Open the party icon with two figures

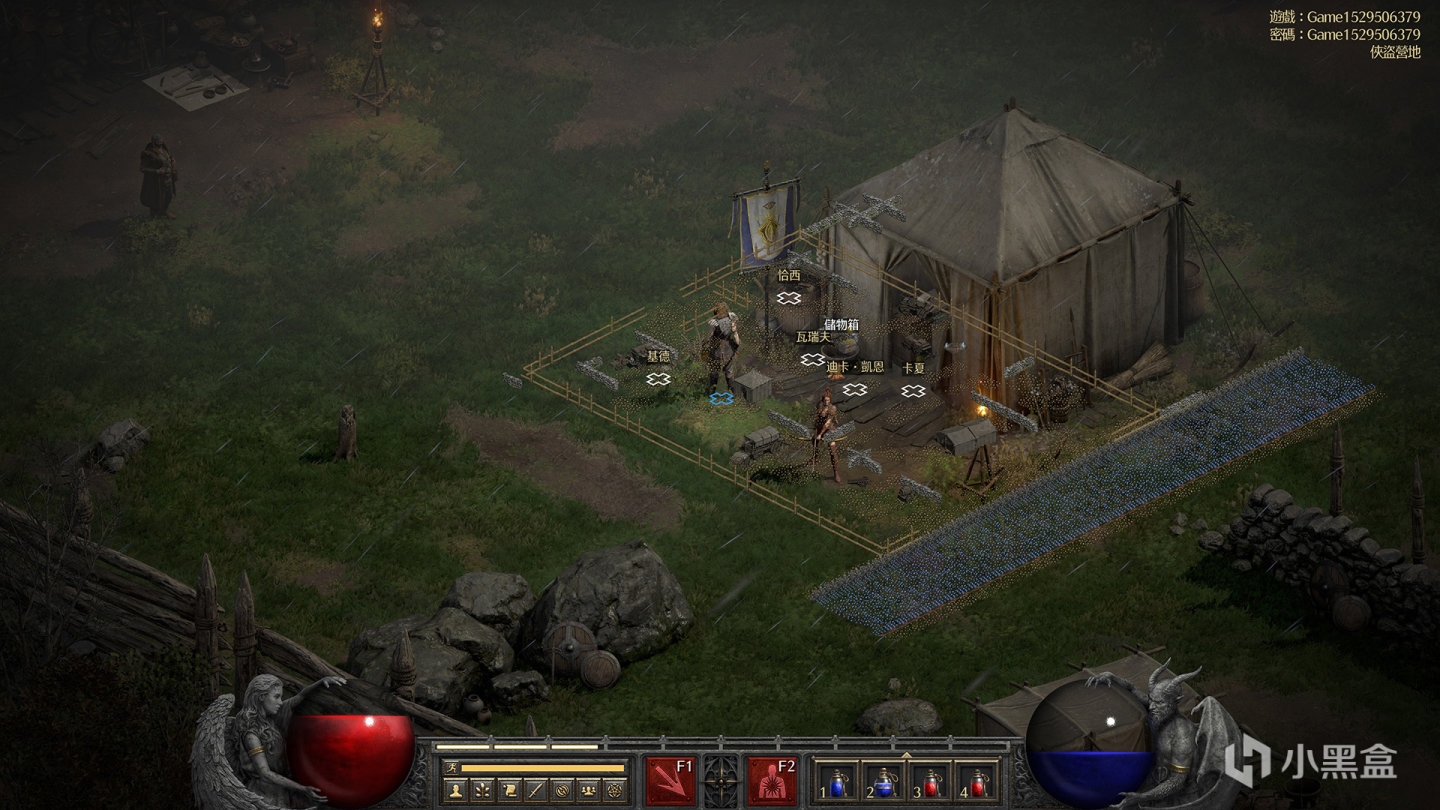(x=589, y=789)
